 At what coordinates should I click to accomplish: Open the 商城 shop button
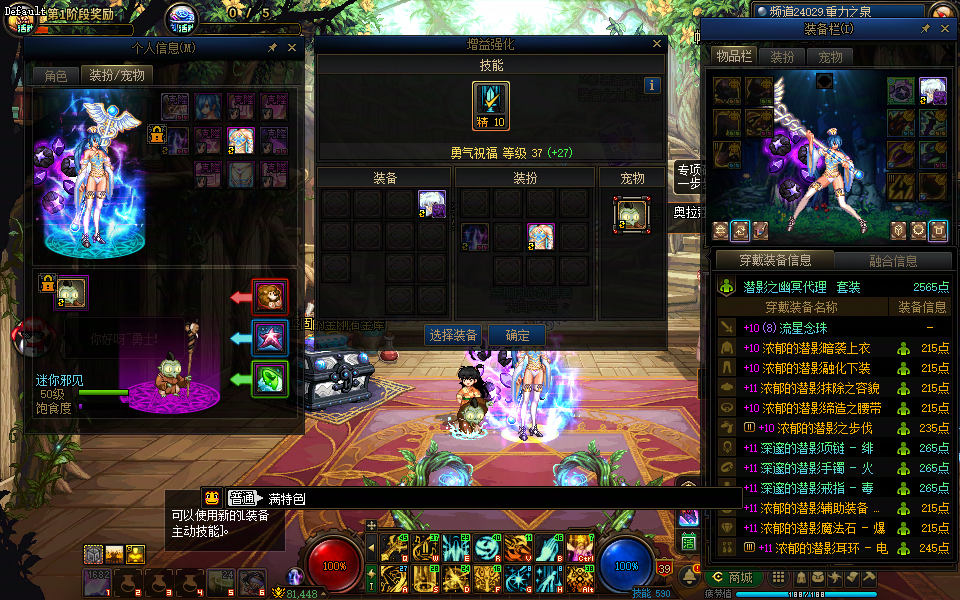(x=734, y=578)
